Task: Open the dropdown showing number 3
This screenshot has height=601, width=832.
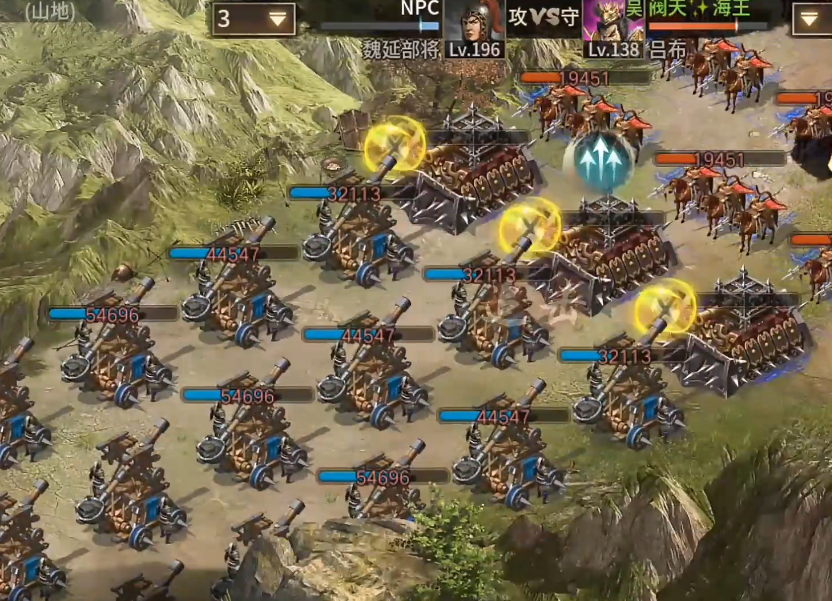Action: 254,19
